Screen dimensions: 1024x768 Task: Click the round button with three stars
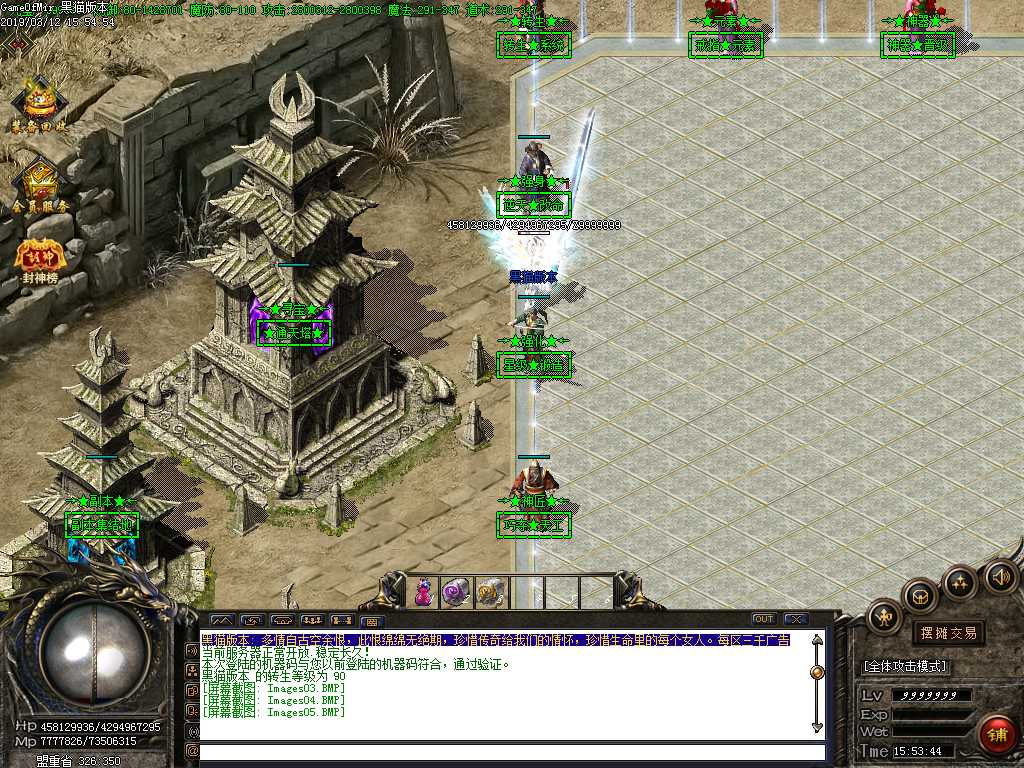(x=961, y=581)
